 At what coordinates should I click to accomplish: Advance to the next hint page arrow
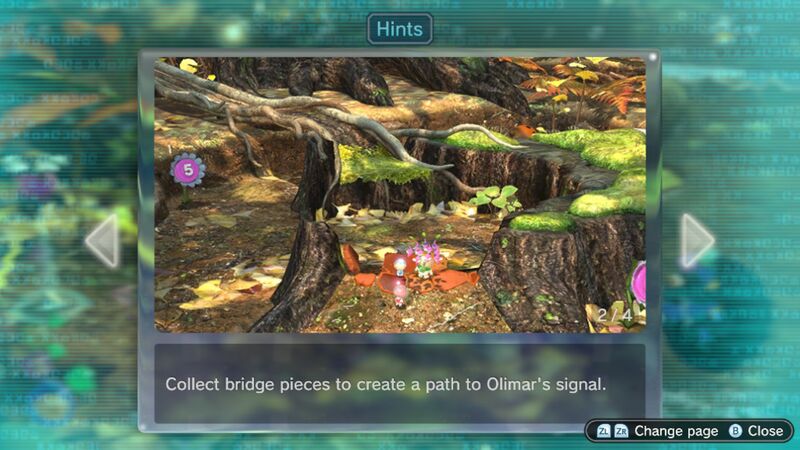696,240
